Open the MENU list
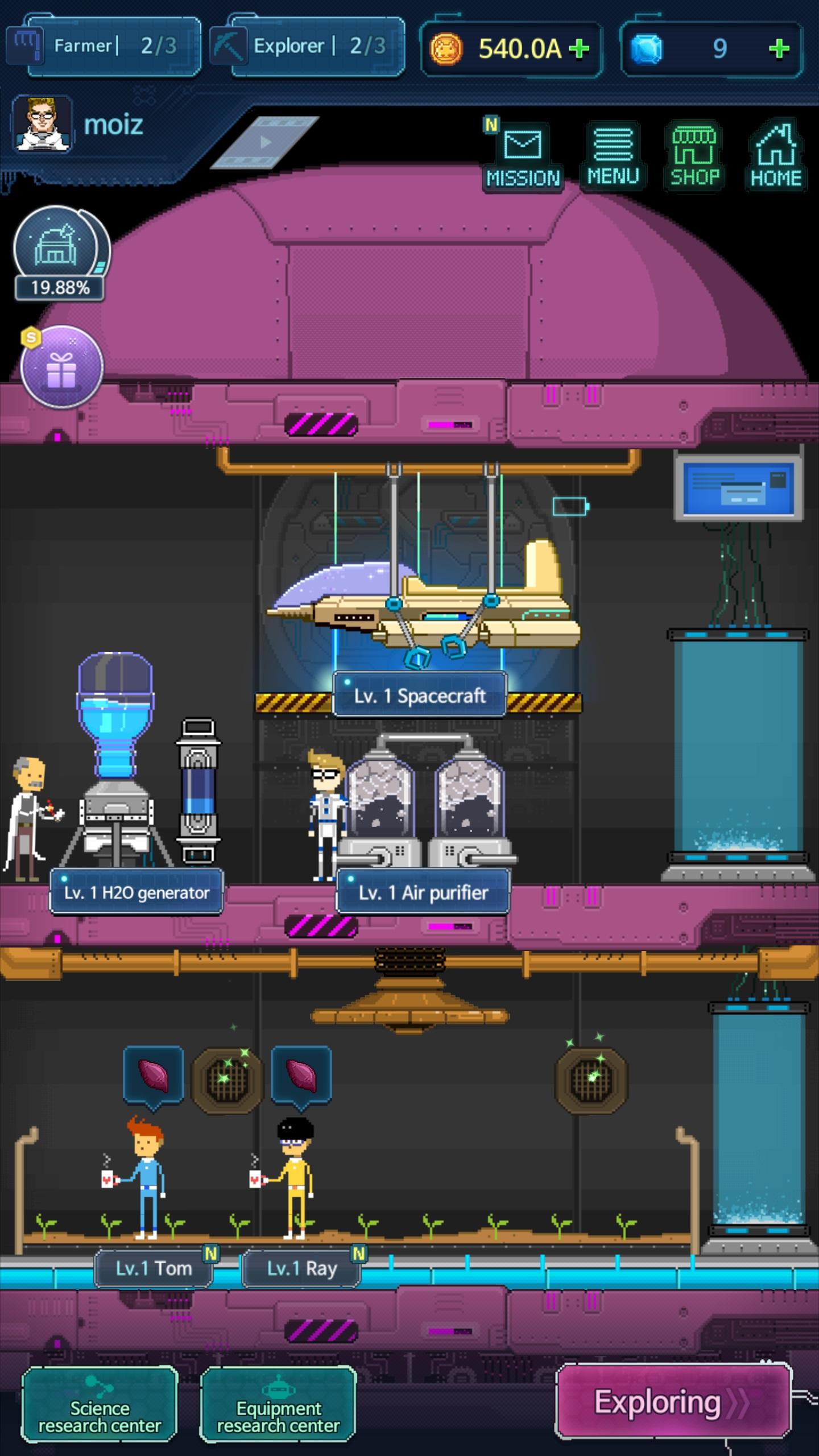819x1456 pixels. coord(613,156)
